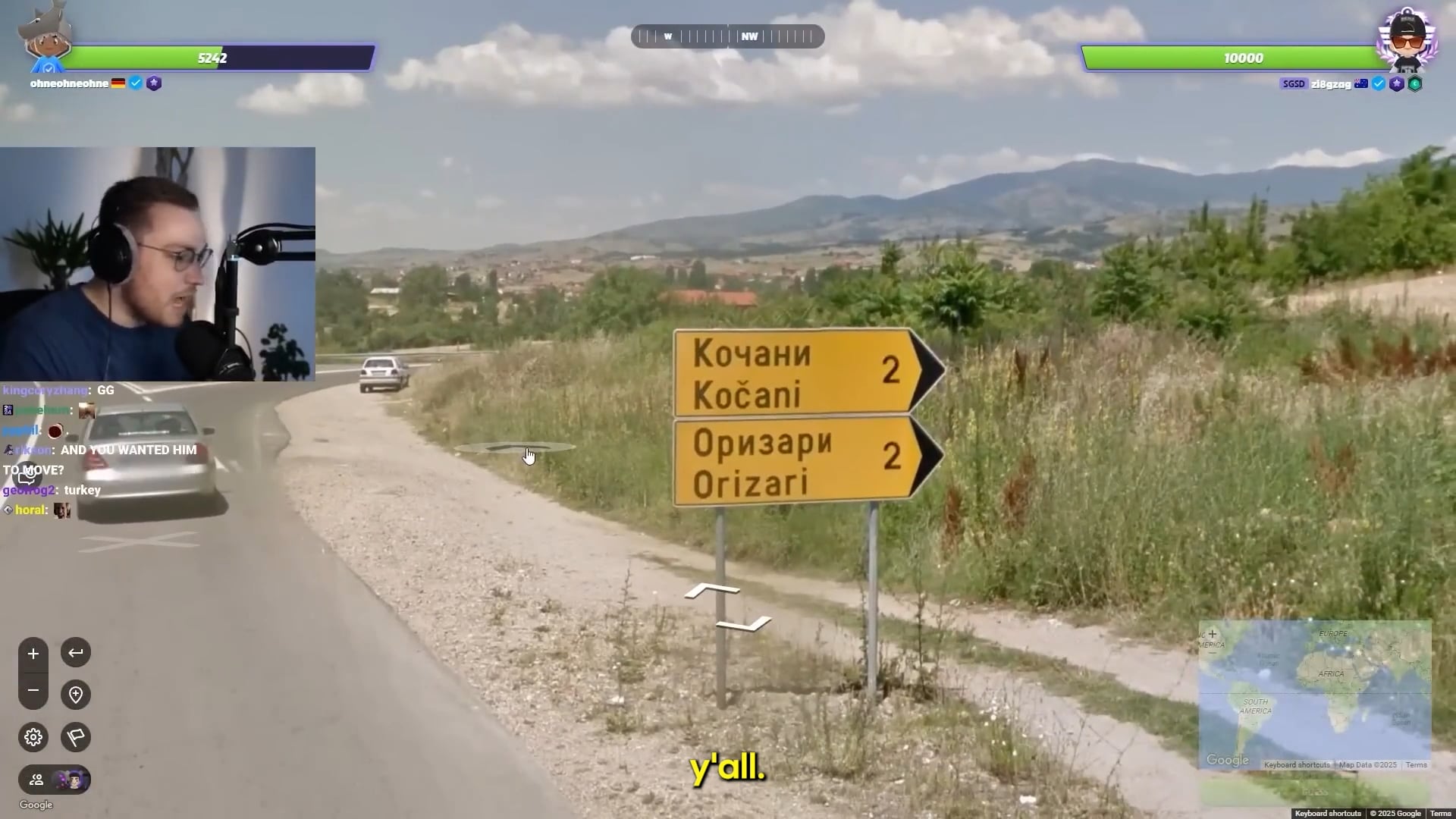Click the compass heading bar
Image resolution: width=1456 pixels, height=819 pixels.
click(x=727, y=36)
